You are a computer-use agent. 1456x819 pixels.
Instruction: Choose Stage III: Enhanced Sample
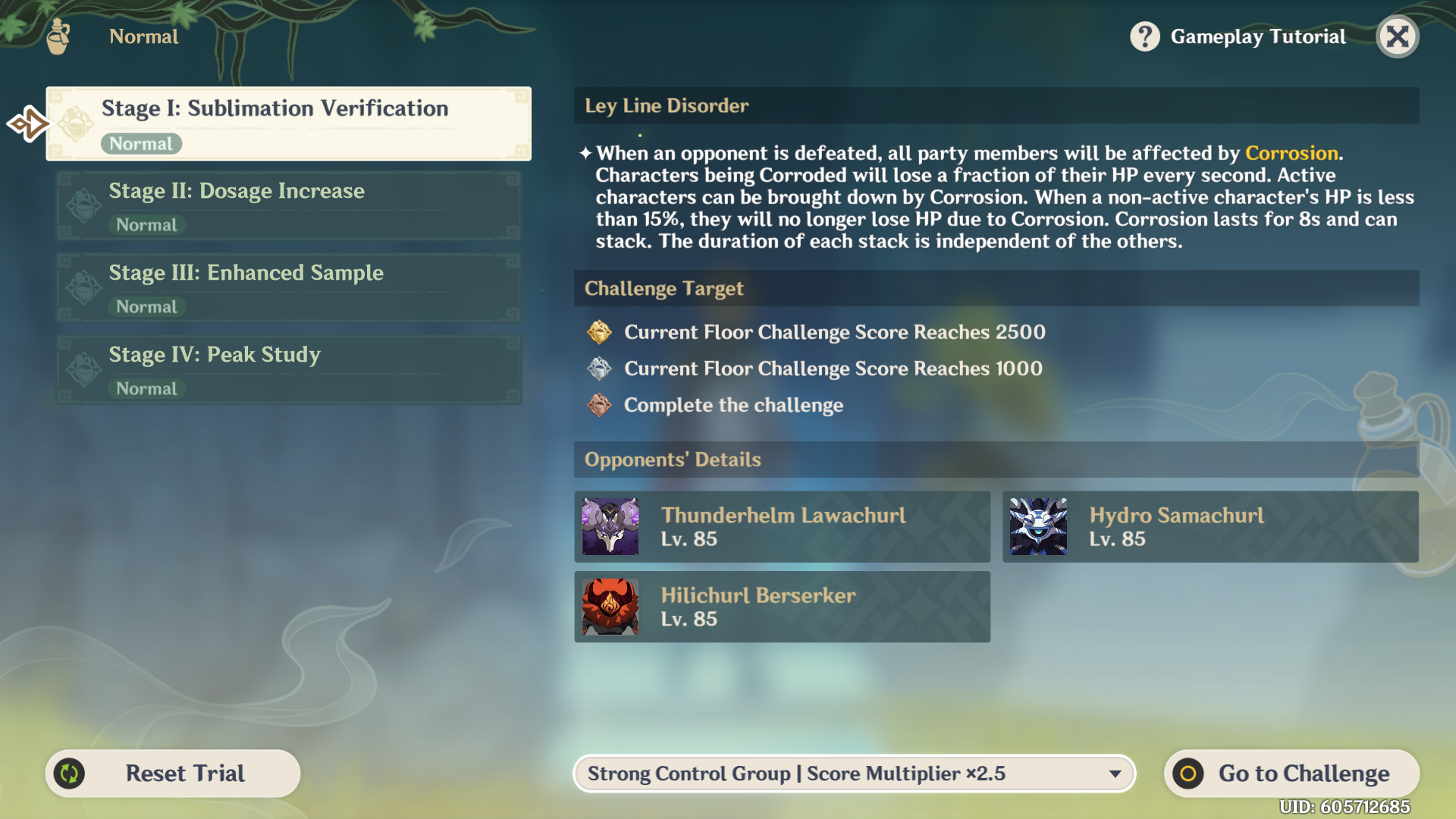pyautogui.click(x=288, y=287)
